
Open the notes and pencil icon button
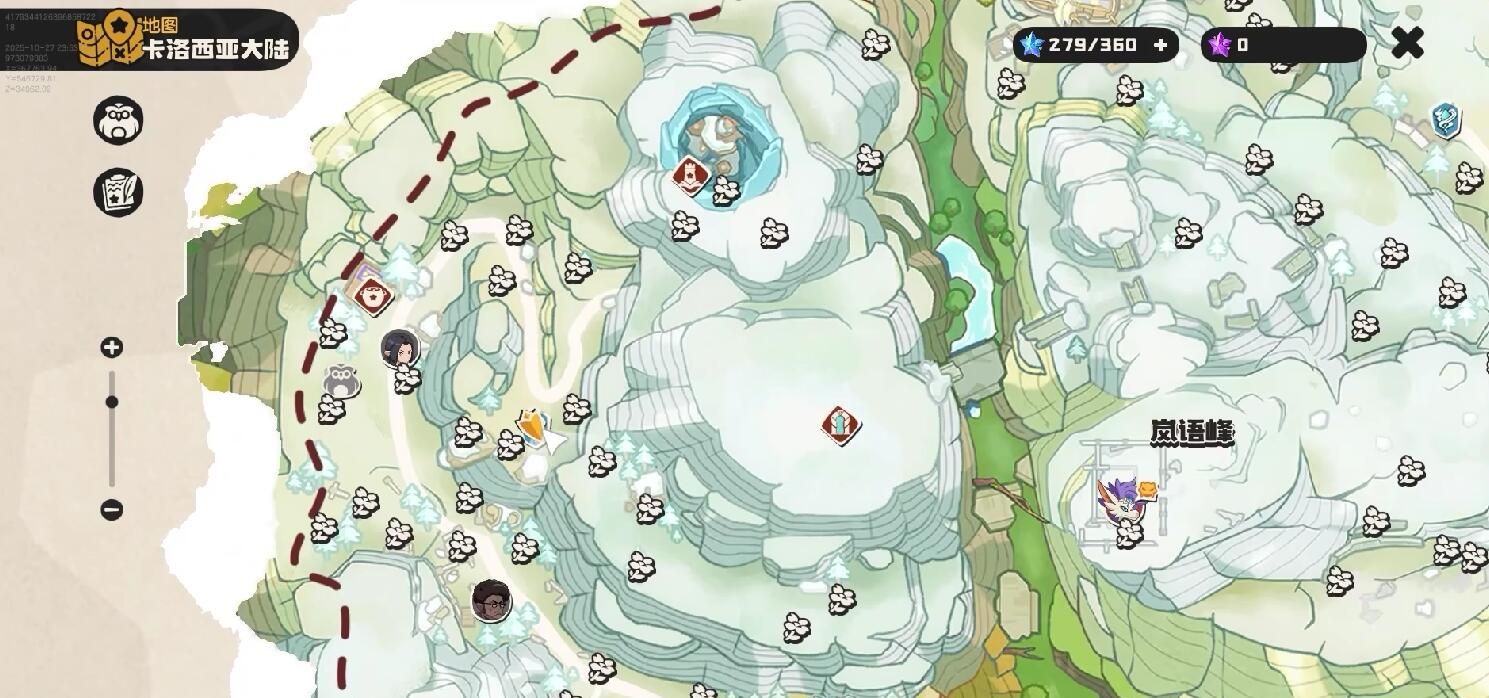(x=118, y=192)
